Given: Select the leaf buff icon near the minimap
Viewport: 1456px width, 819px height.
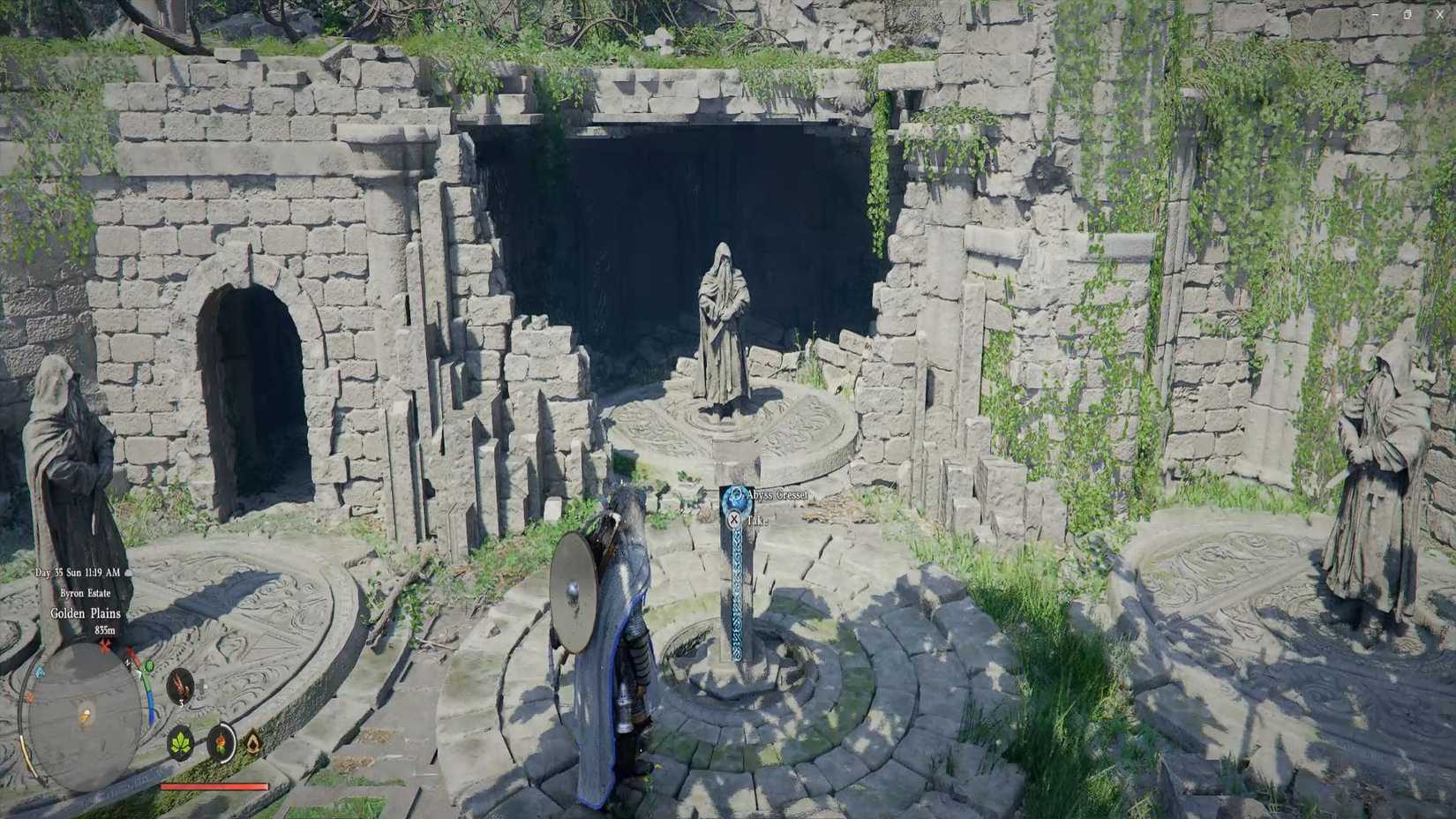Looking at the screenshot, I should [x=182, y=744].
